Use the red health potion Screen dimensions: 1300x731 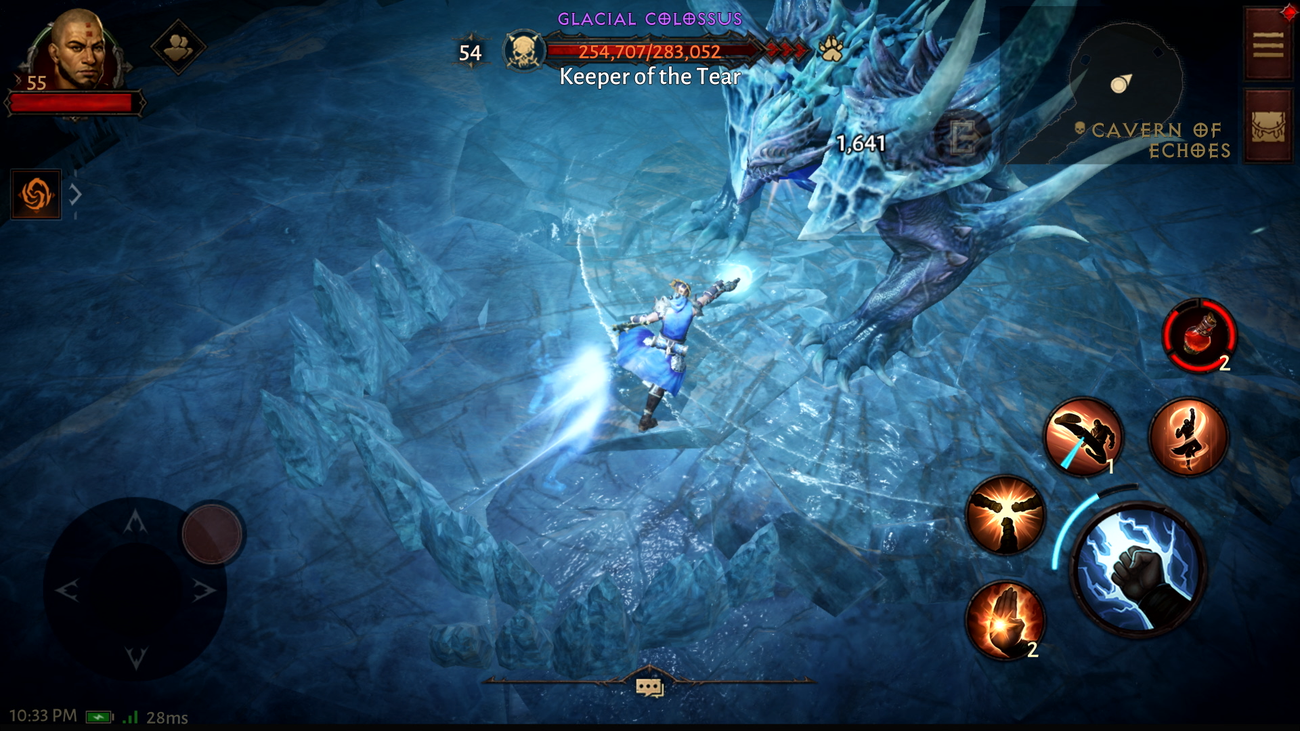pyautogui.click(x=1199, y=335)
